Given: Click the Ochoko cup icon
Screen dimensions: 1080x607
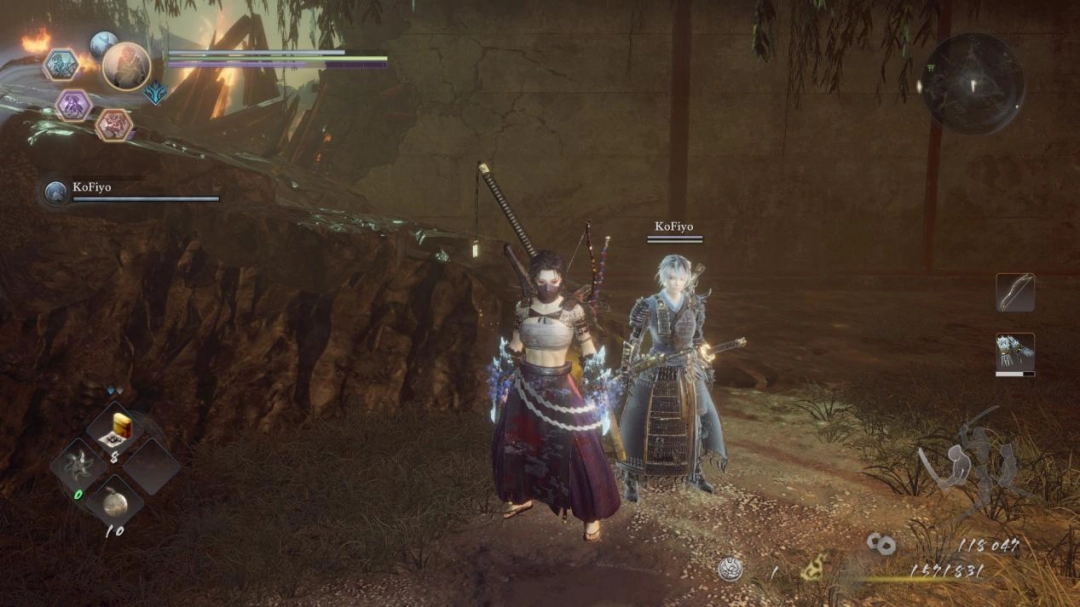Looking at the screenshot, I should click(730, 569).
